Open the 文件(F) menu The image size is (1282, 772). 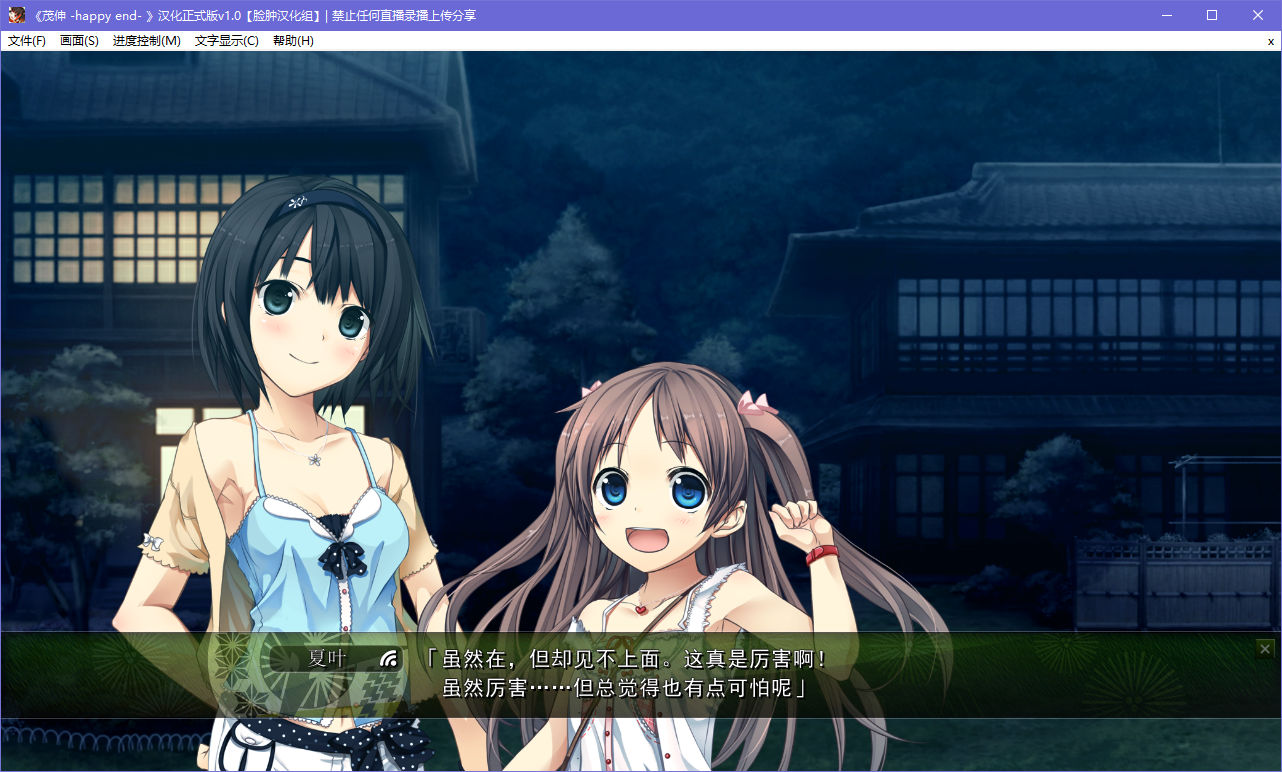[x=27, y=41]
